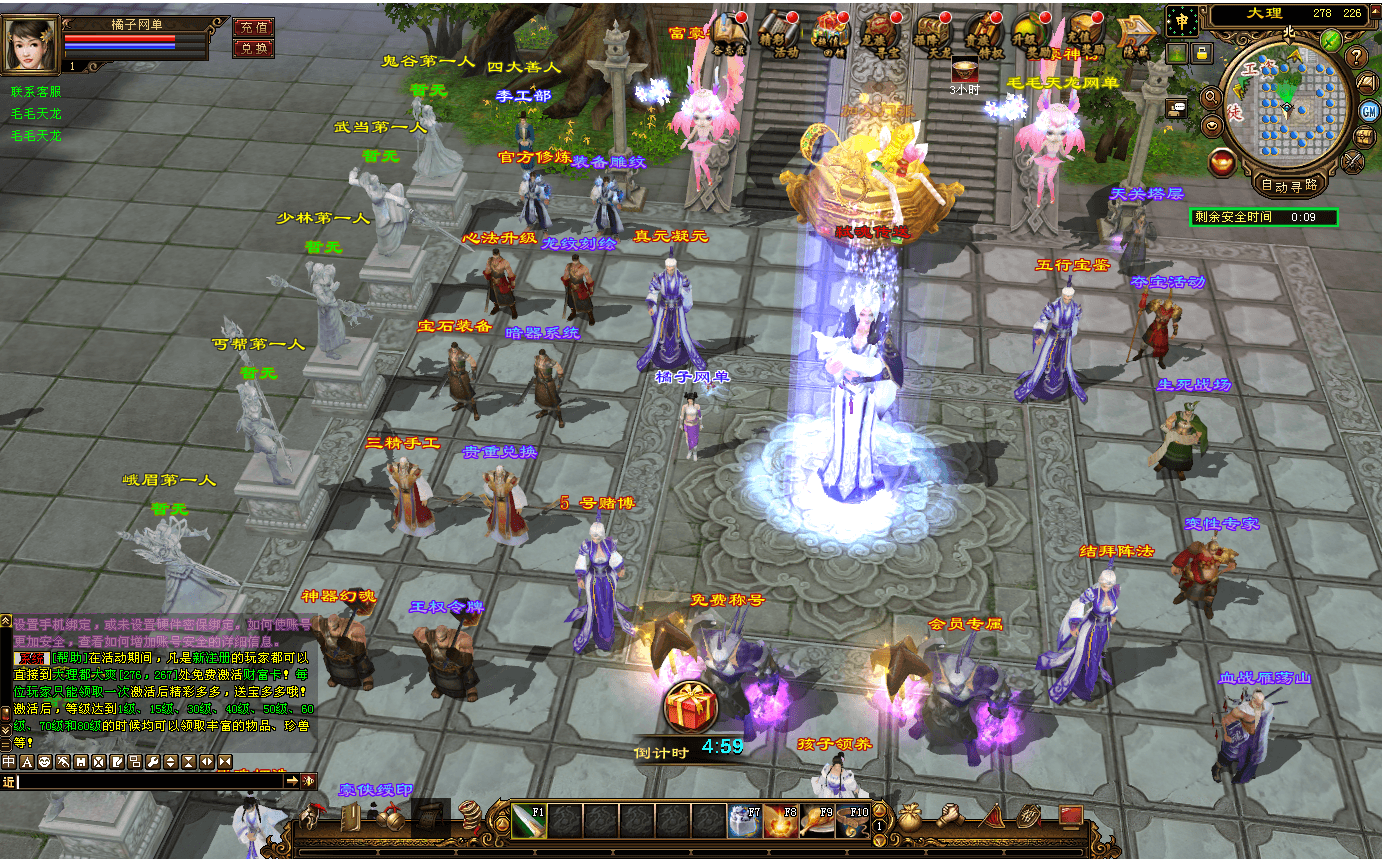Click the 3小时 bowl buff icon
The height and width of the screenshot is (859, 1382).
[964, 70]
